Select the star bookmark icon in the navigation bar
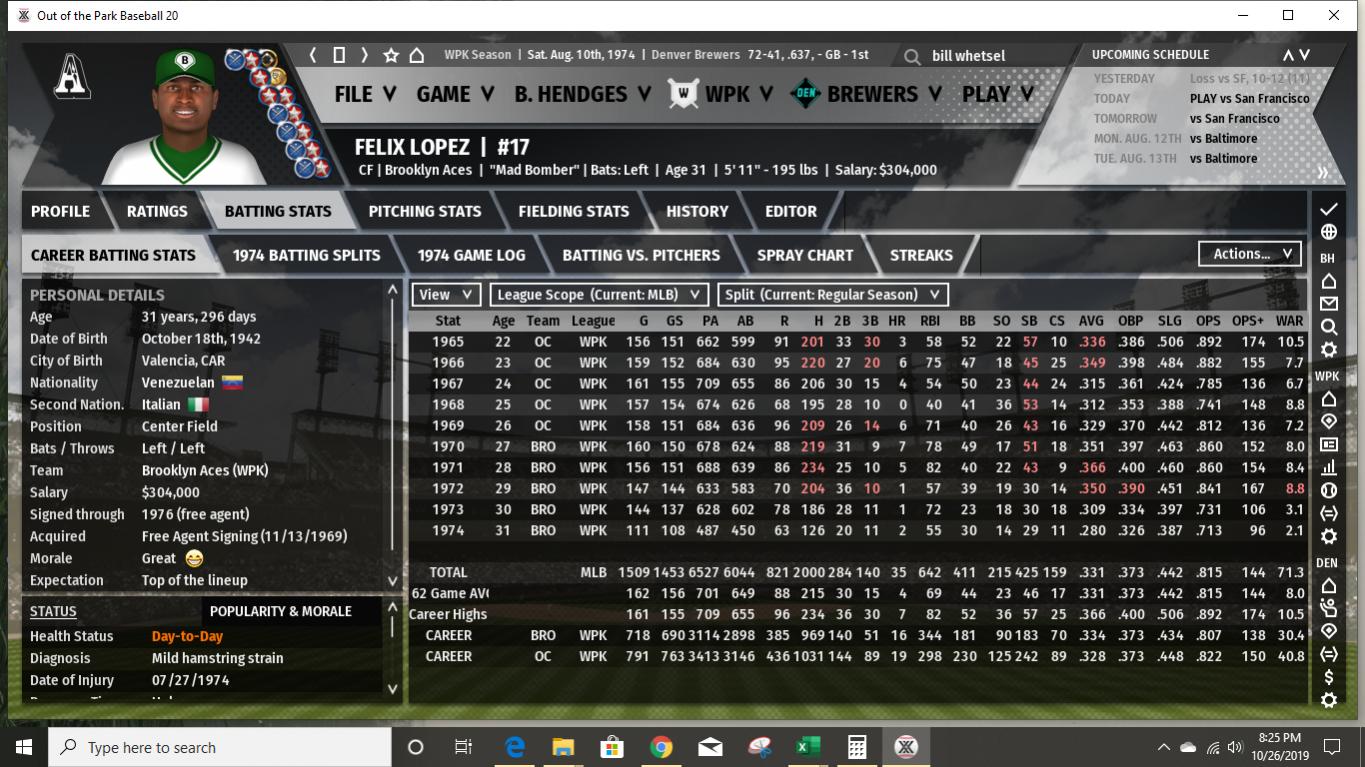This screenshot has width=1365, height=767. [x=391, y=57]
